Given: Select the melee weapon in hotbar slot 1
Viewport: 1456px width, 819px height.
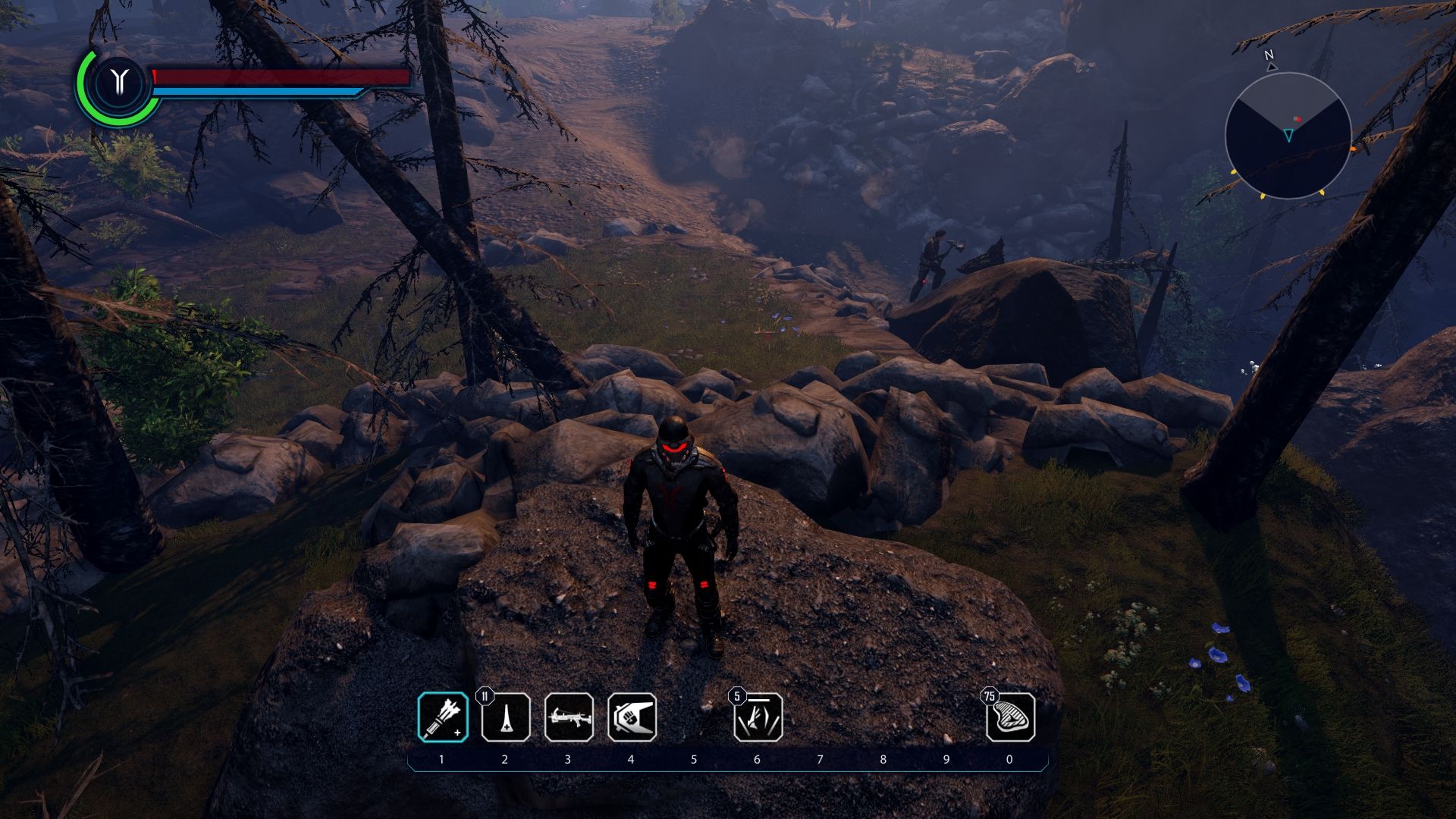Looking at the screenshot, I should tap(443, 717).
